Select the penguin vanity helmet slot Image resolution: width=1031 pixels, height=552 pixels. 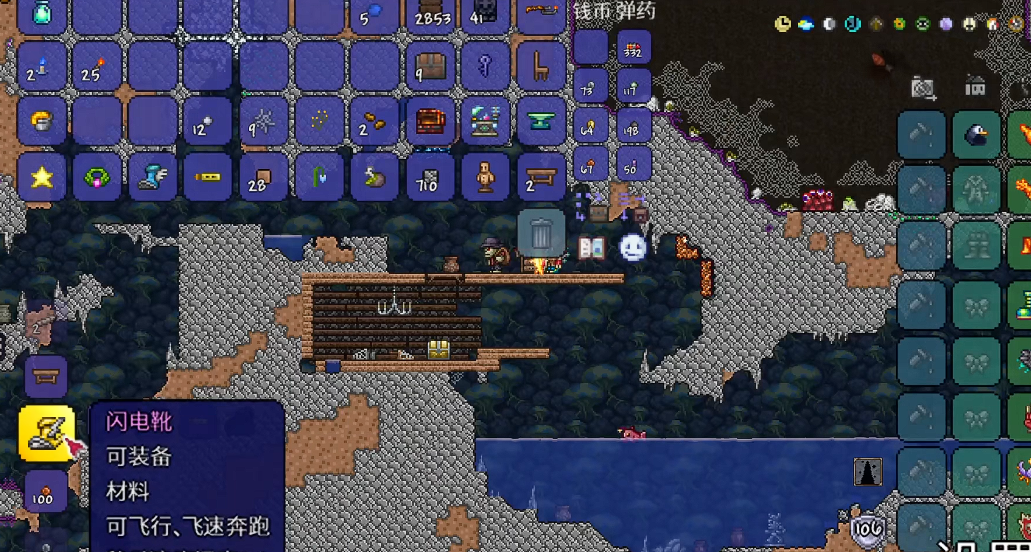coord(976,135)
